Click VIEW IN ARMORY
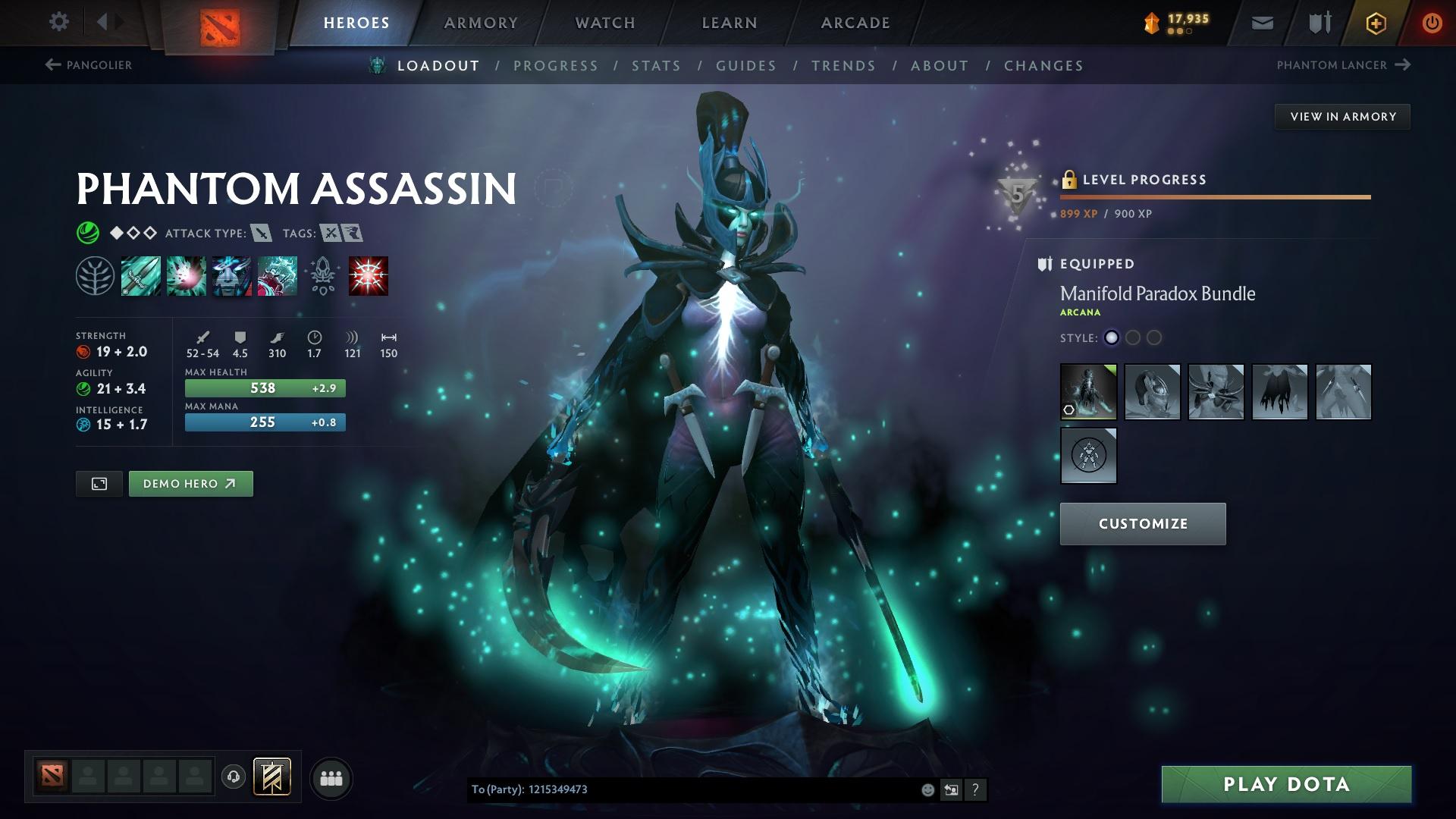 1342,116
